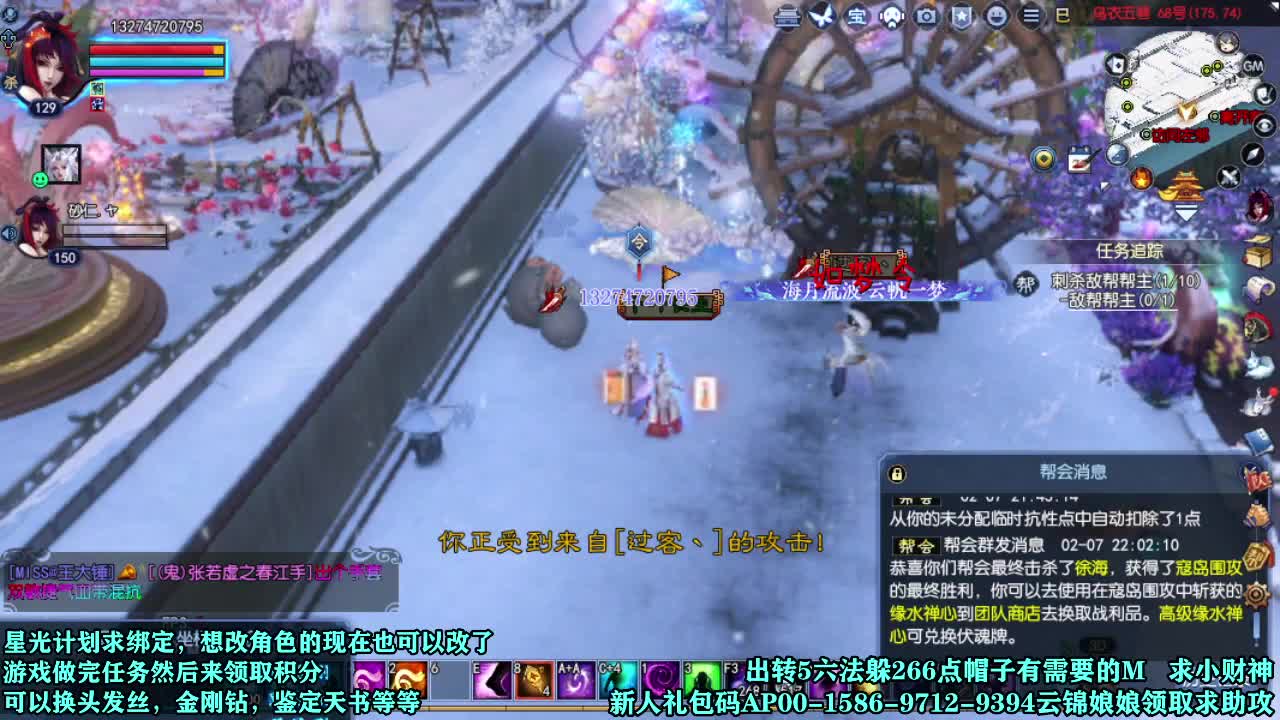
Task: Open the hamburger list menu in top bar
Action: pyautogui.click(x=1030, y=17)
